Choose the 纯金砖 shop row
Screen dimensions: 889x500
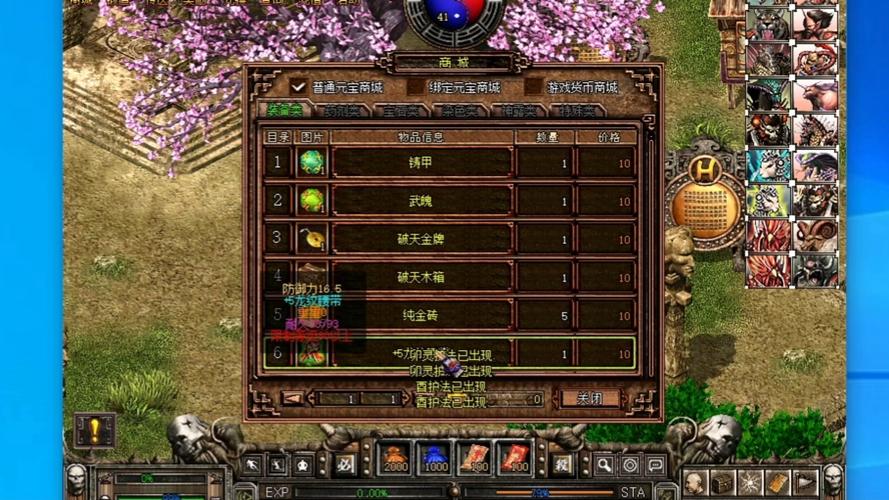tap(421, 315)
